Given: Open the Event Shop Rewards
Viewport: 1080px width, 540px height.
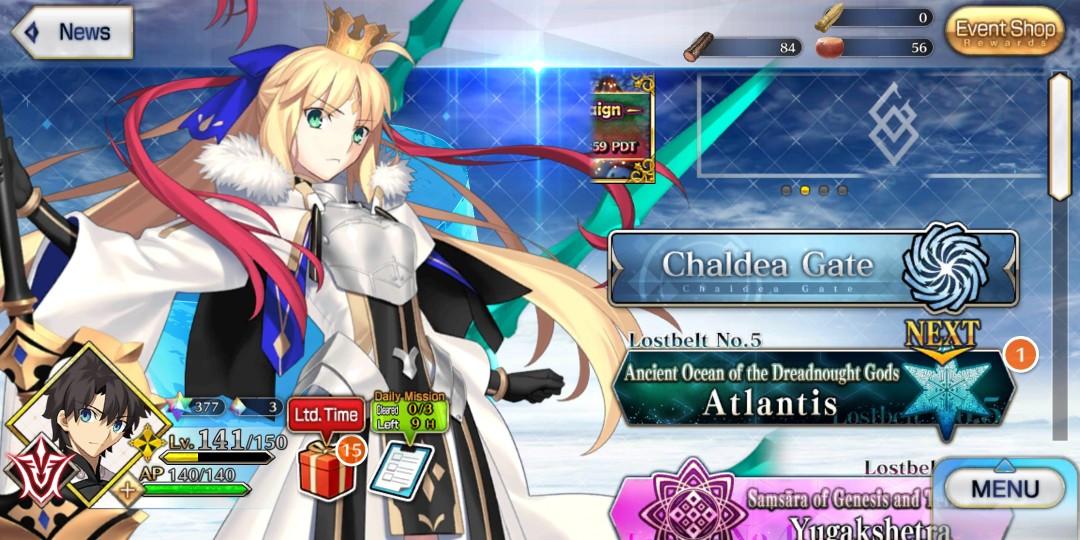Looking at the screenshot, I should [1004, 32].
